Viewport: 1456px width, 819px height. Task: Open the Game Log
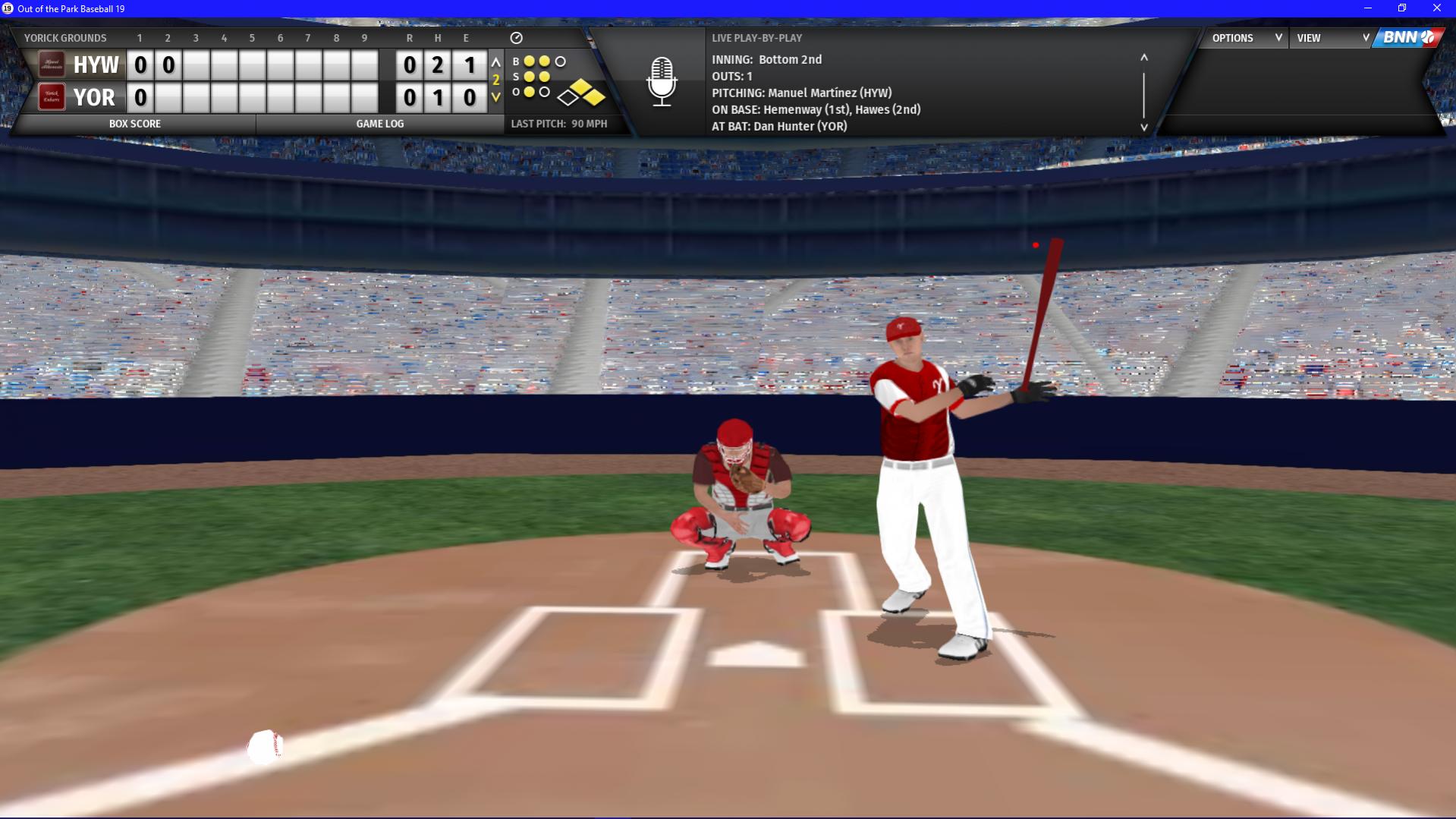pyautogui.click(x=379, y=124)
